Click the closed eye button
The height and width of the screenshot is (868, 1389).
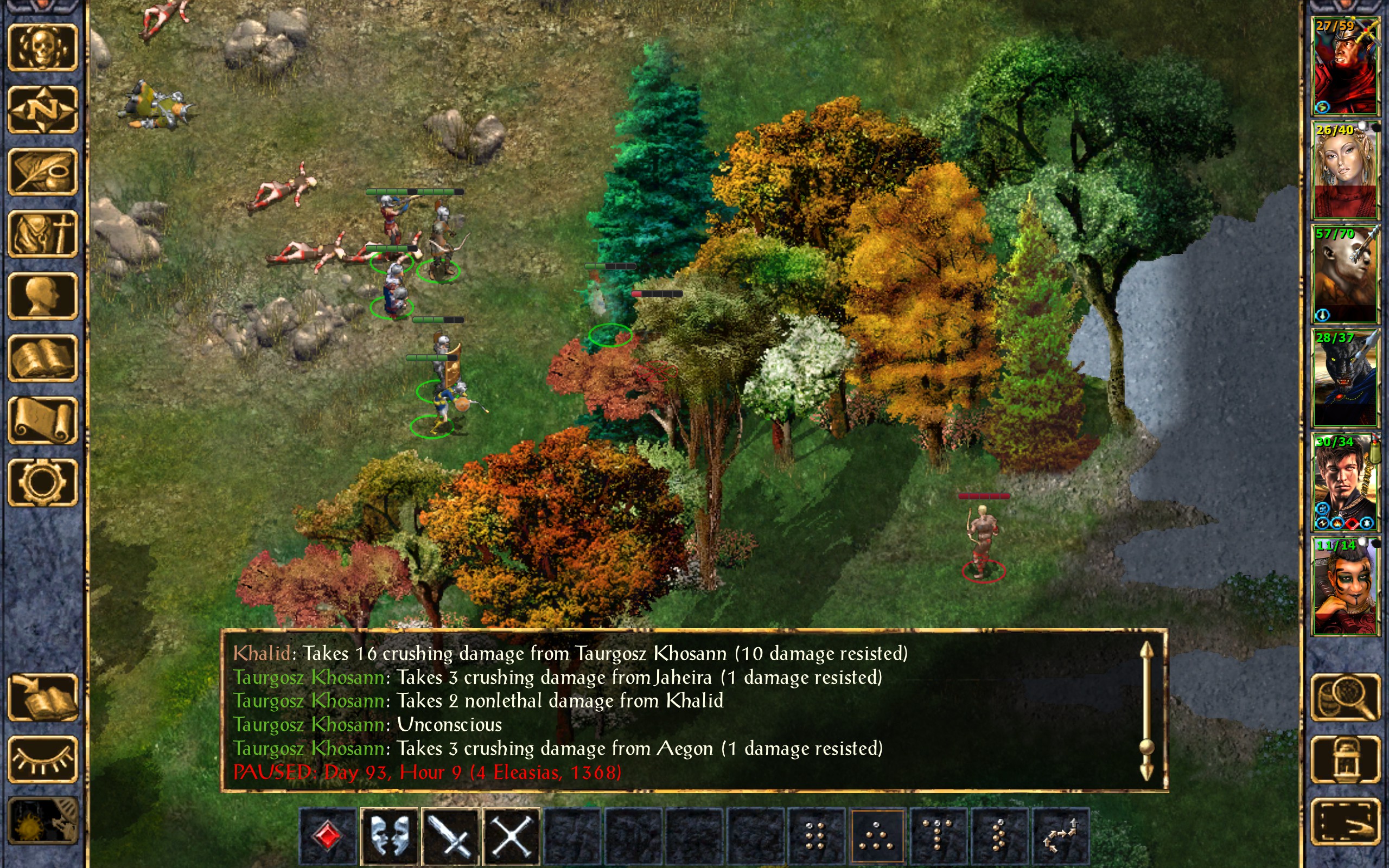tap(42, 759)
